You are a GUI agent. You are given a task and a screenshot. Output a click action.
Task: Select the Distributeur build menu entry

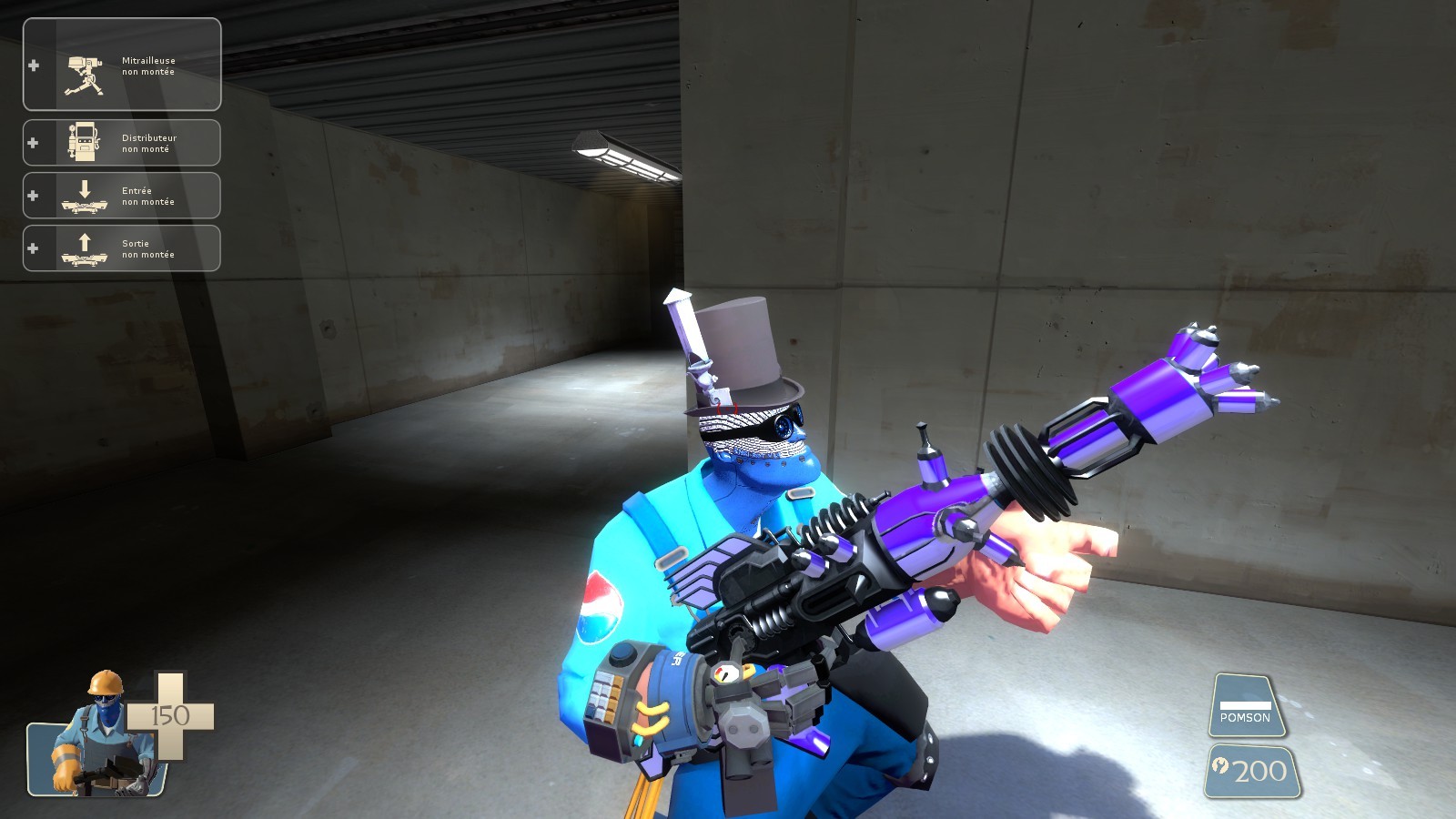121,142
